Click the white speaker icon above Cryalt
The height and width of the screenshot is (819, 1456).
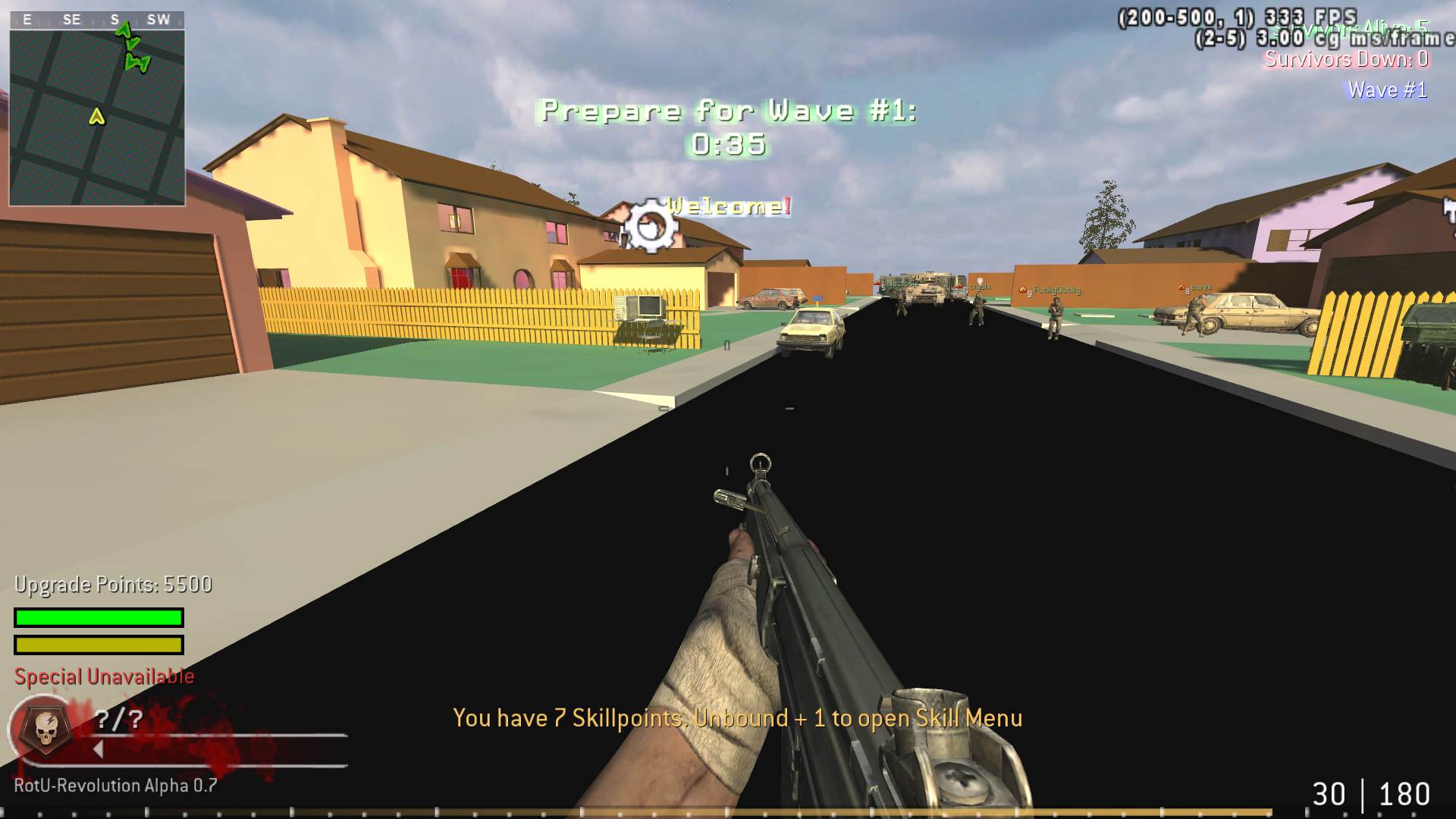pyautogui.click(x=980, y=281)
